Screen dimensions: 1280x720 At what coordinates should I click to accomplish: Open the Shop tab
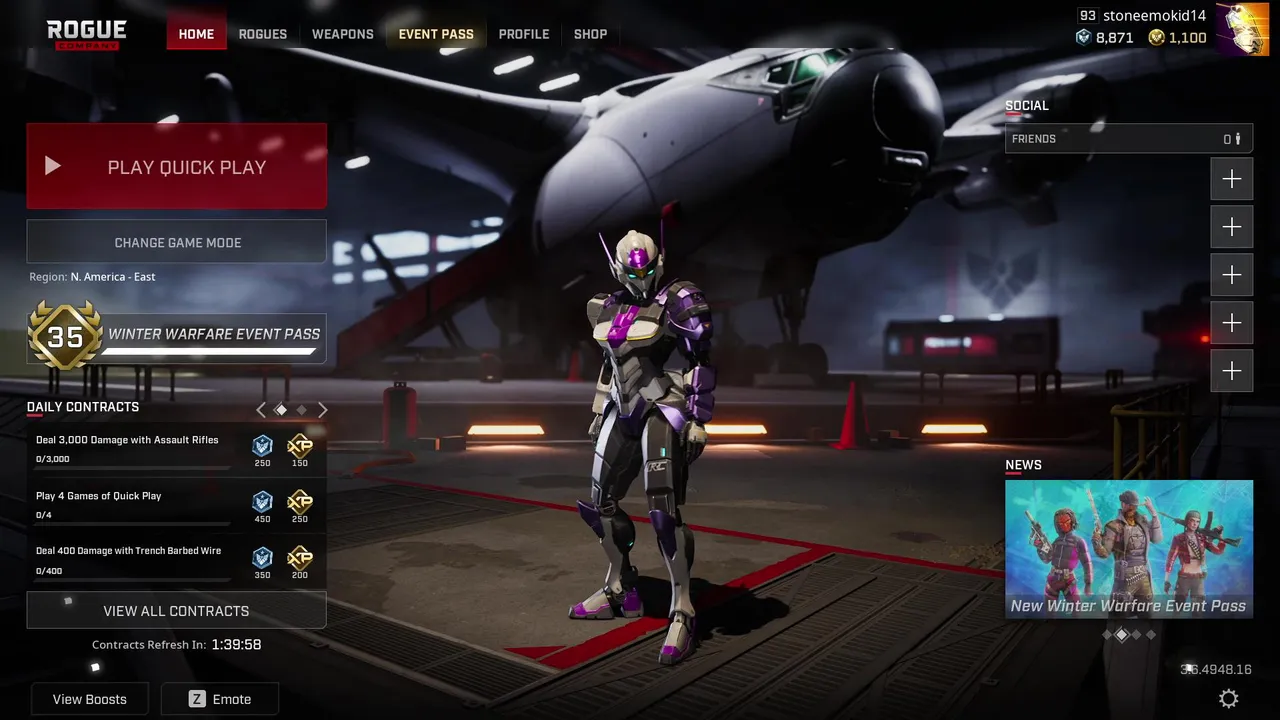[590, 34]
